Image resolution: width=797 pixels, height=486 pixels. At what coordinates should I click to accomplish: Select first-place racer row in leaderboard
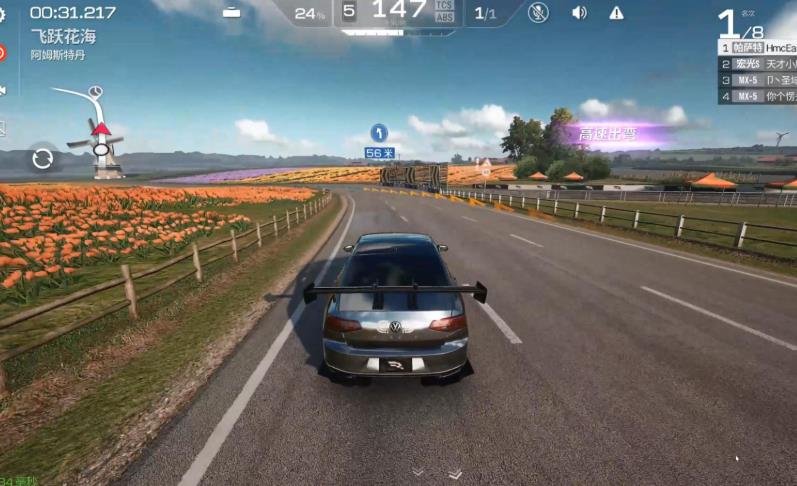[x=757, y=47]
